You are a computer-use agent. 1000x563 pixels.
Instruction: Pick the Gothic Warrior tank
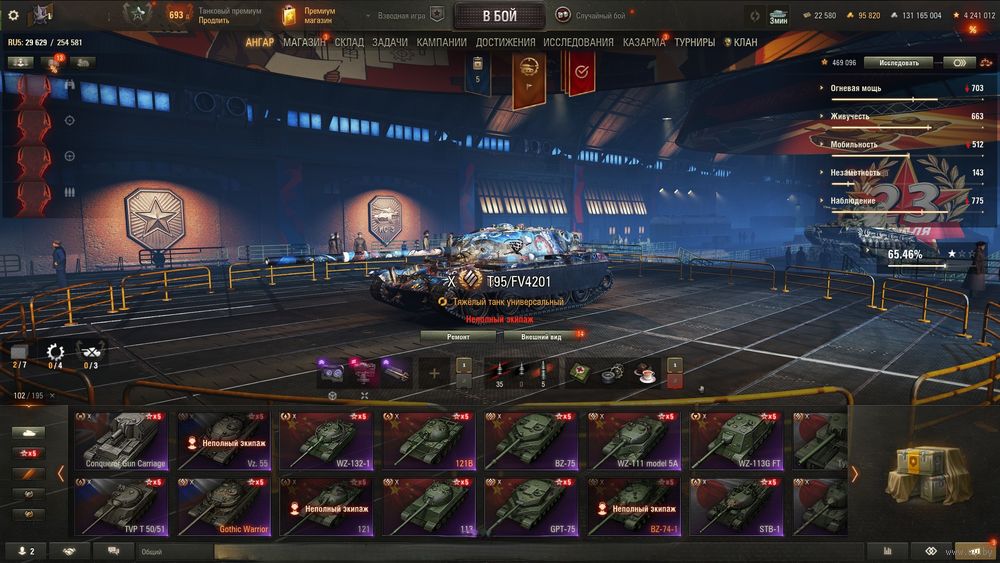click(x=225, y=506)
